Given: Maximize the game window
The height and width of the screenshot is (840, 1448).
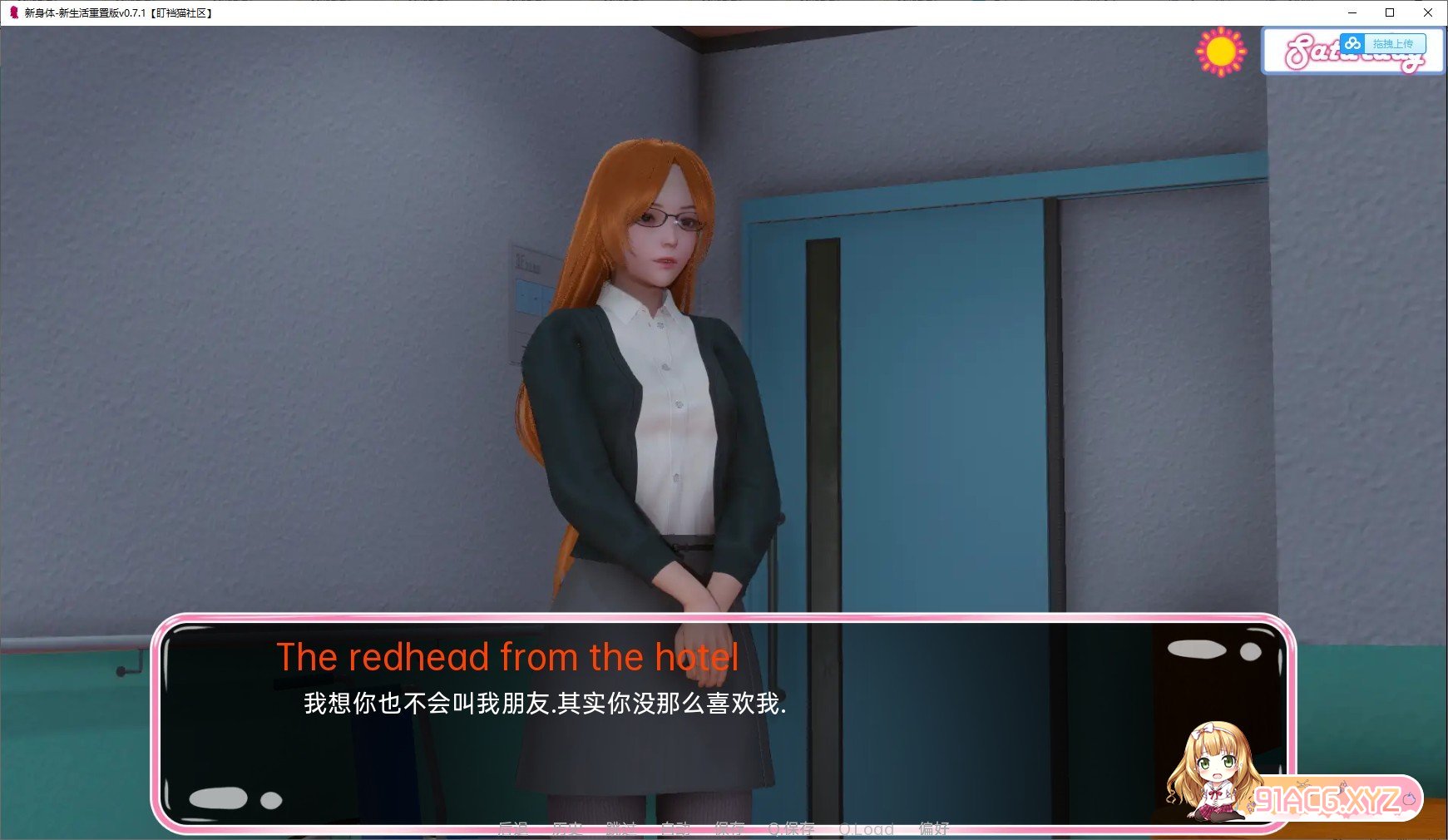Looking at the screenshot, I should (x=1390, y=12).
